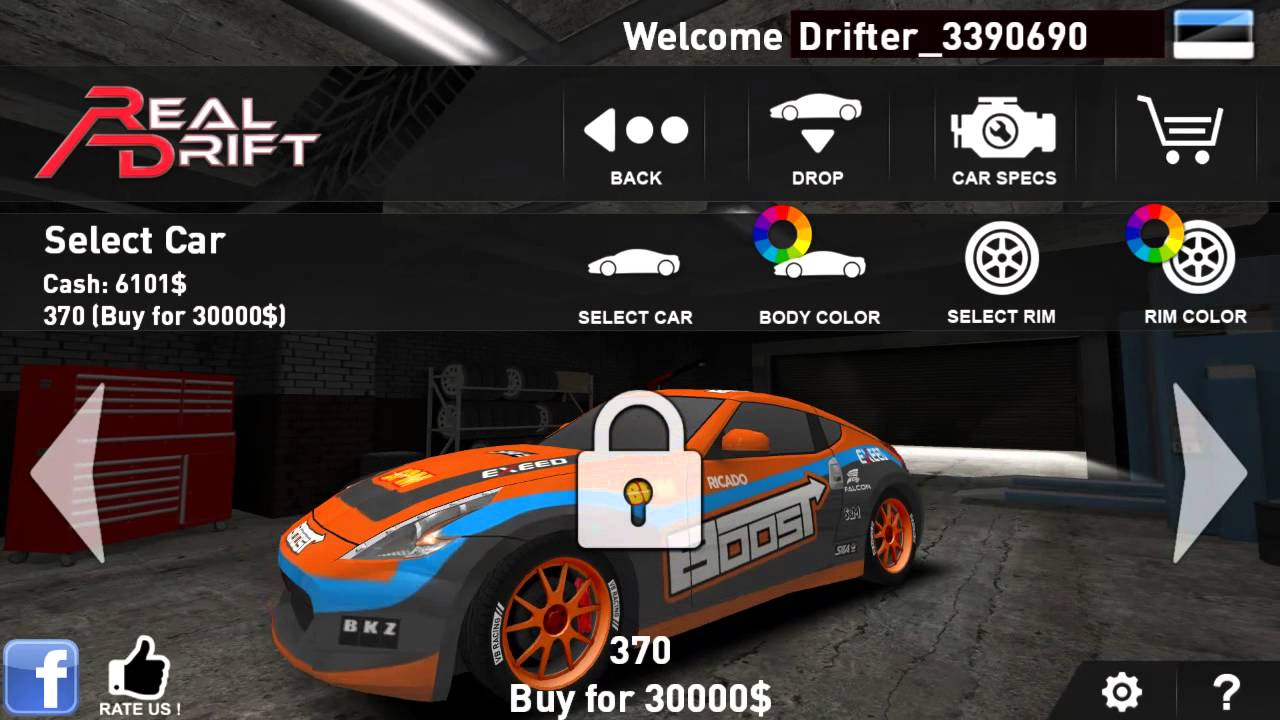The width and height of the screenshot is (1280, 720).
Task: Click the Select Car heading
Action: point(133,240)
